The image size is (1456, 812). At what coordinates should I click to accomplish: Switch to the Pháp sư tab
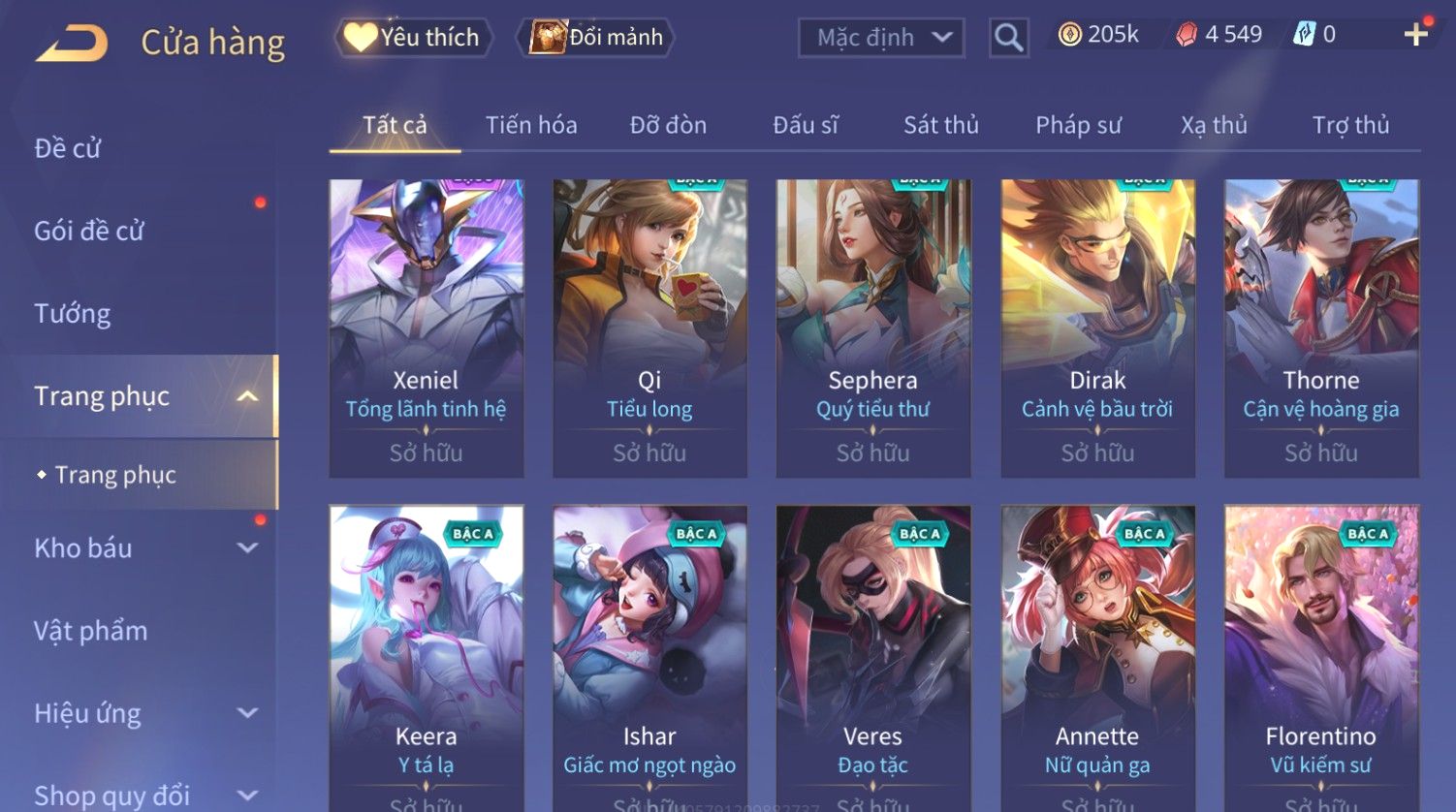(1078, 125)
